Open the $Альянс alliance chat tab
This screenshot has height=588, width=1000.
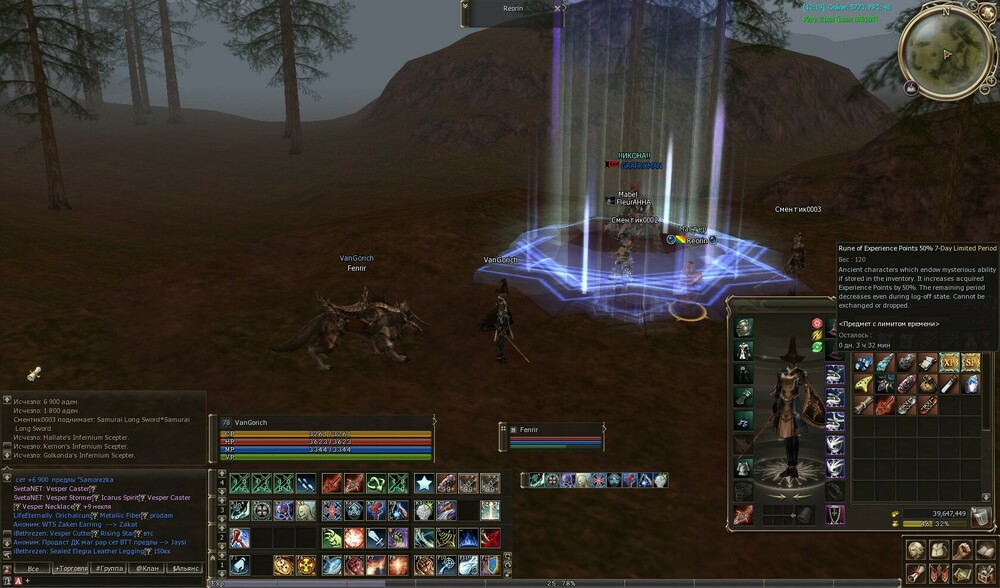pos(186,568)
